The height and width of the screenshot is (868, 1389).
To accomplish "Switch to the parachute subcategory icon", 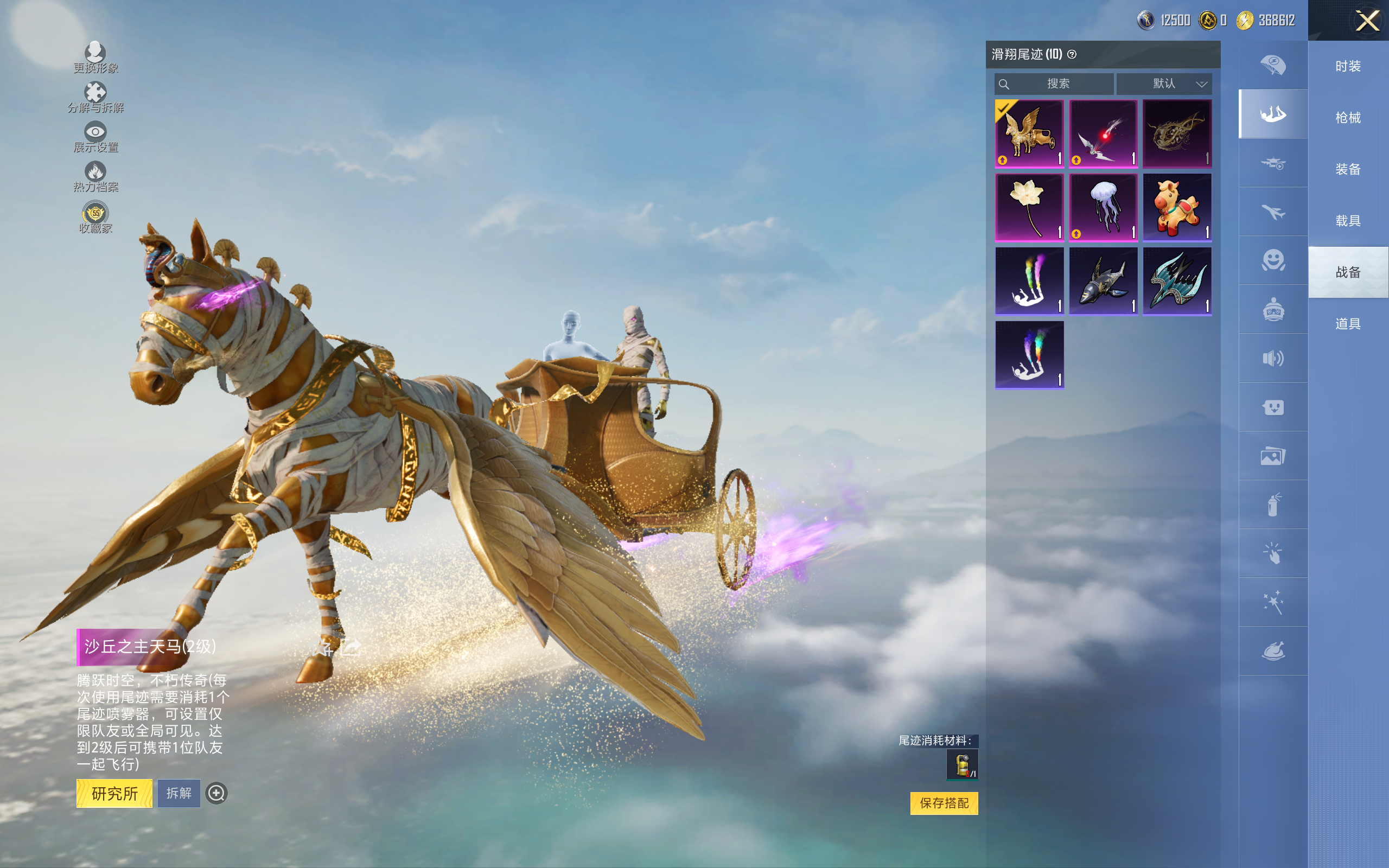I will 1272,65.
